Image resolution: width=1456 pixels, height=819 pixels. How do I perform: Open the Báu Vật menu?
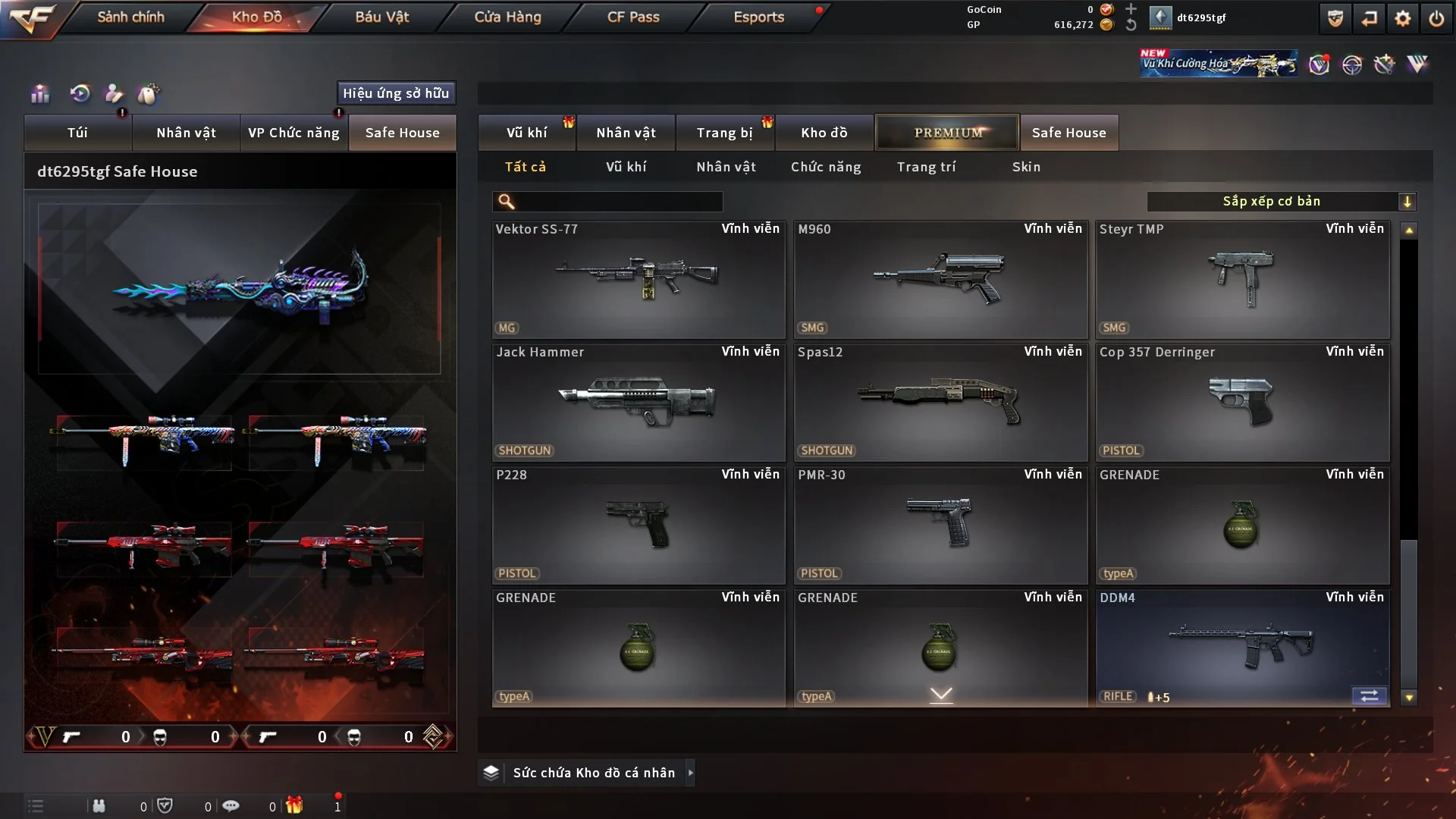[381, 17]
